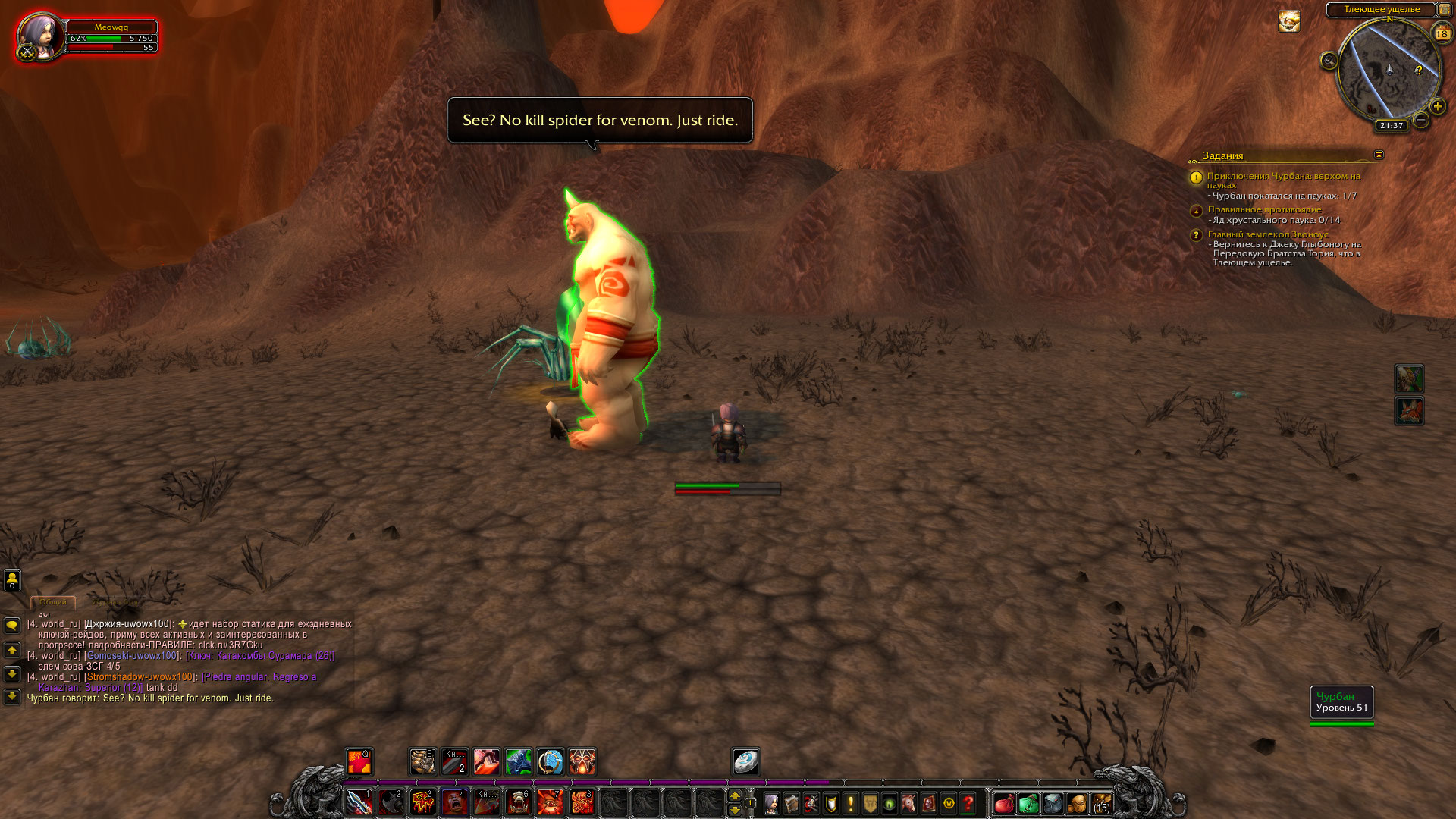Zoom in the minimap with plus button
The width and height of the screenshot is (1456, 819).
tap(1437, 106)
